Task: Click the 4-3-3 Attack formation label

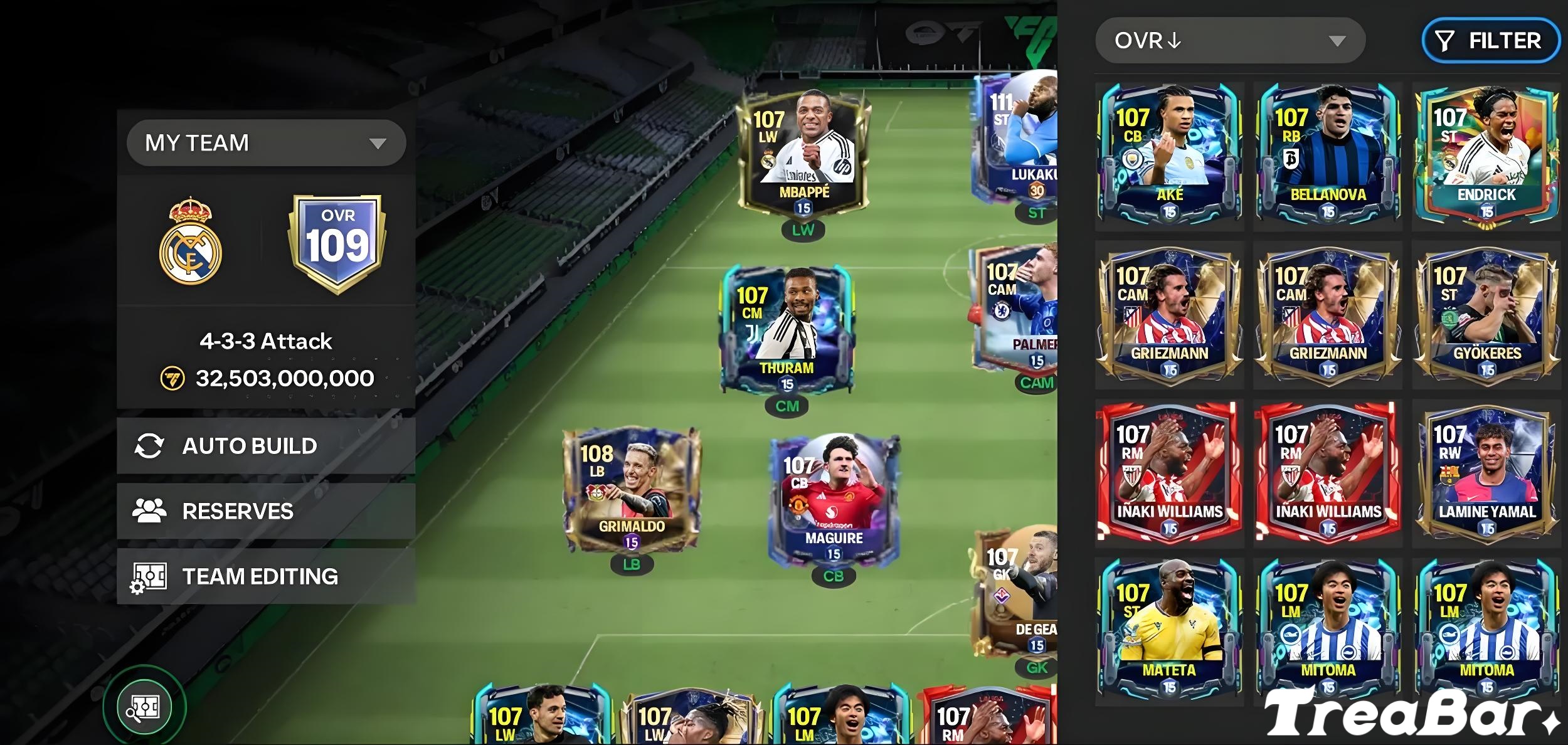Action: coord(268,341)
